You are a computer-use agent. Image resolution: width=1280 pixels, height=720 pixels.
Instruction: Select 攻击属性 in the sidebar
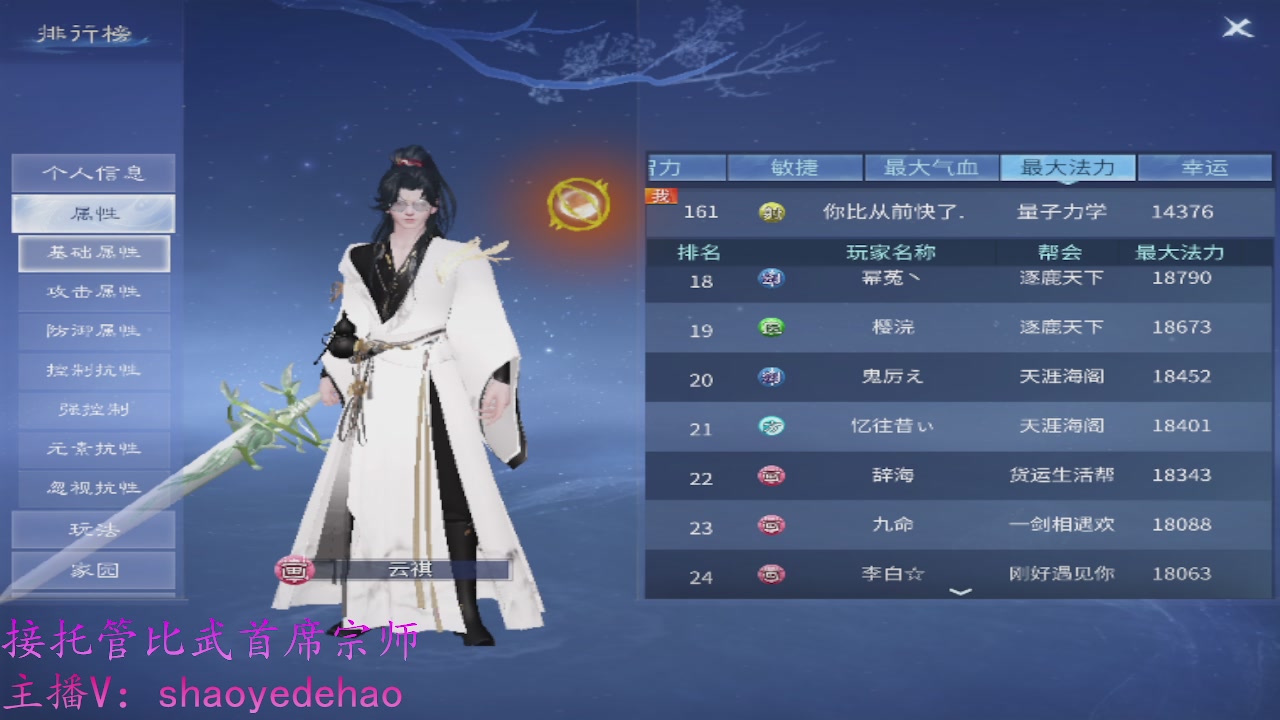click(94, 292)
